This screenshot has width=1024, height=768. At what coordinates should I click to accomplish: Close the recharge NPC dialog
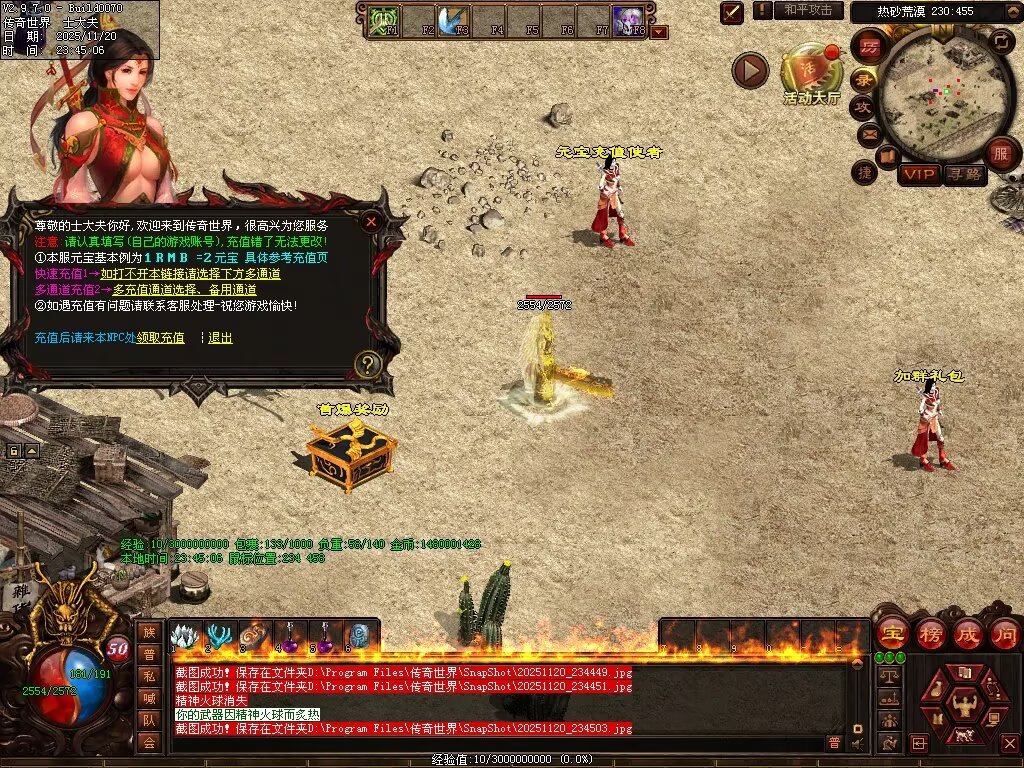coord(371,222)
